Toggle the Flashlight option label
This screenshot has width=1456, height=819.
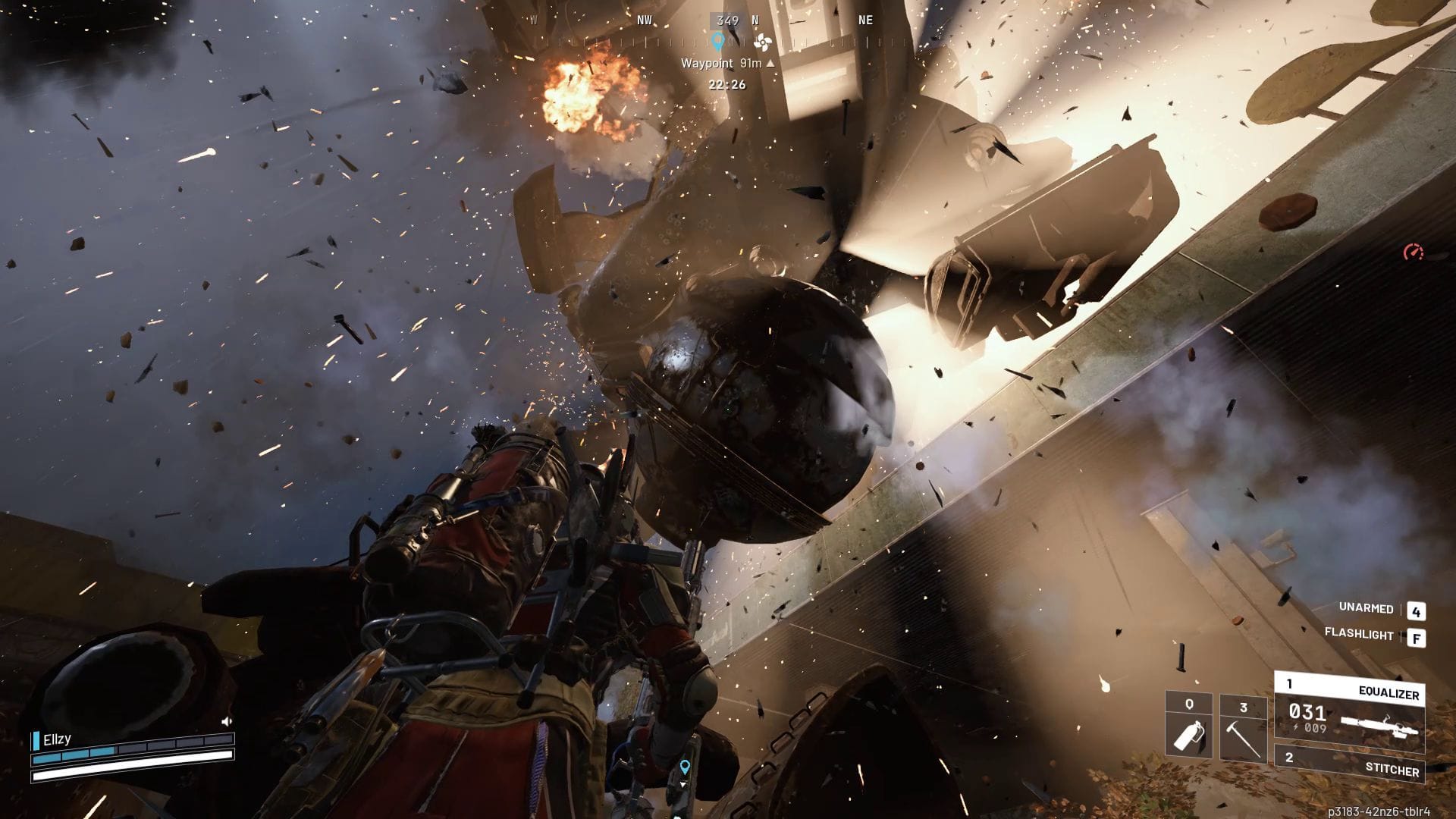1358,634
